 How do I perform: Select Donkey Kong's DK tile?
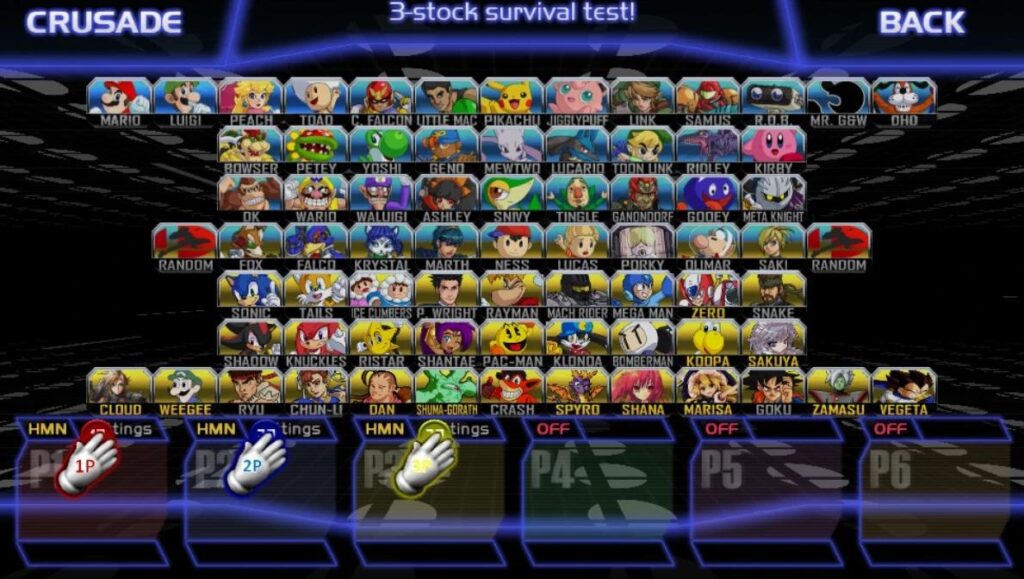pos(251,195)
